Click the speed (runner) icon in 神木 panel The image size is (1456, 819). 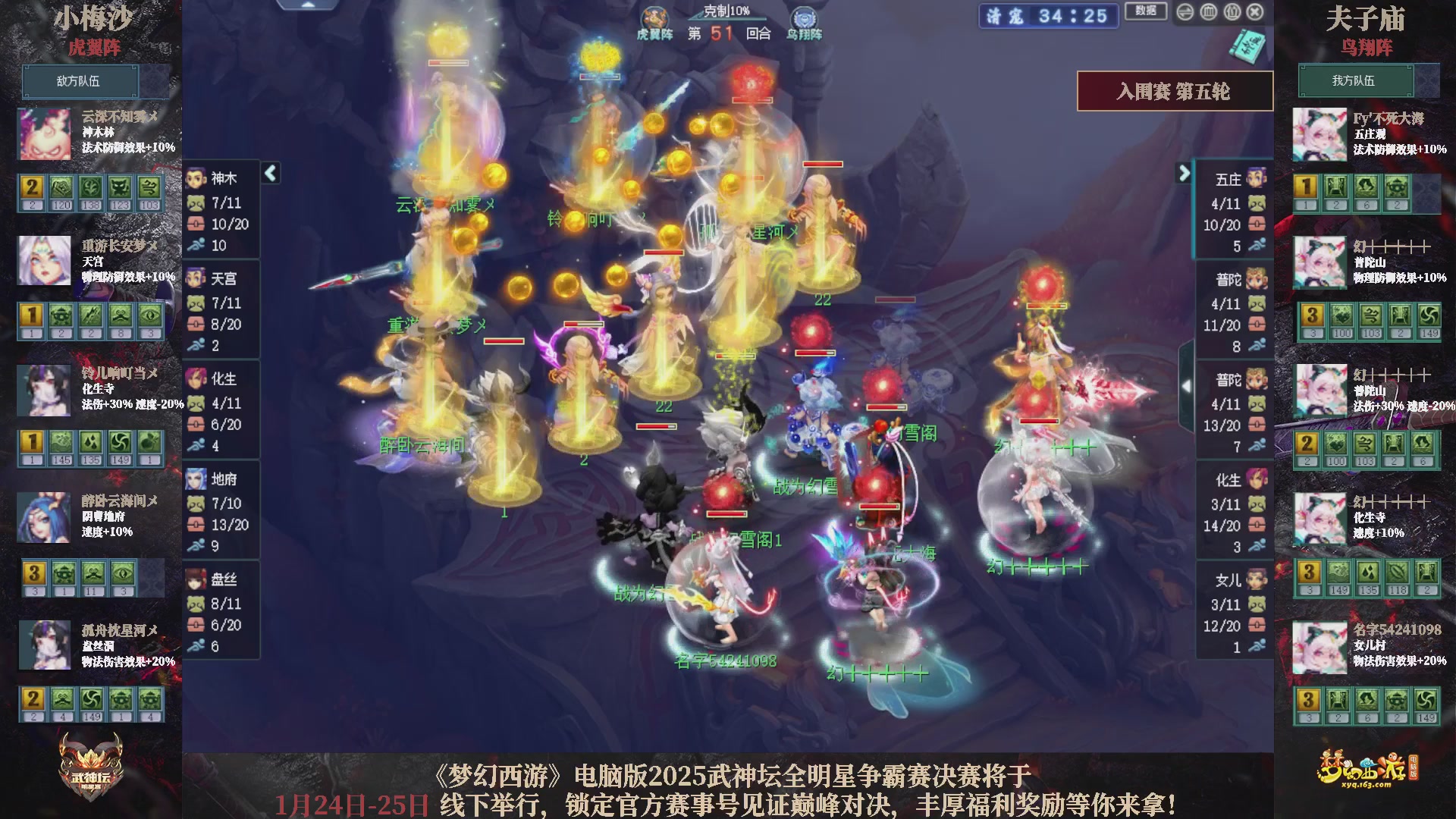pos(196,245)
